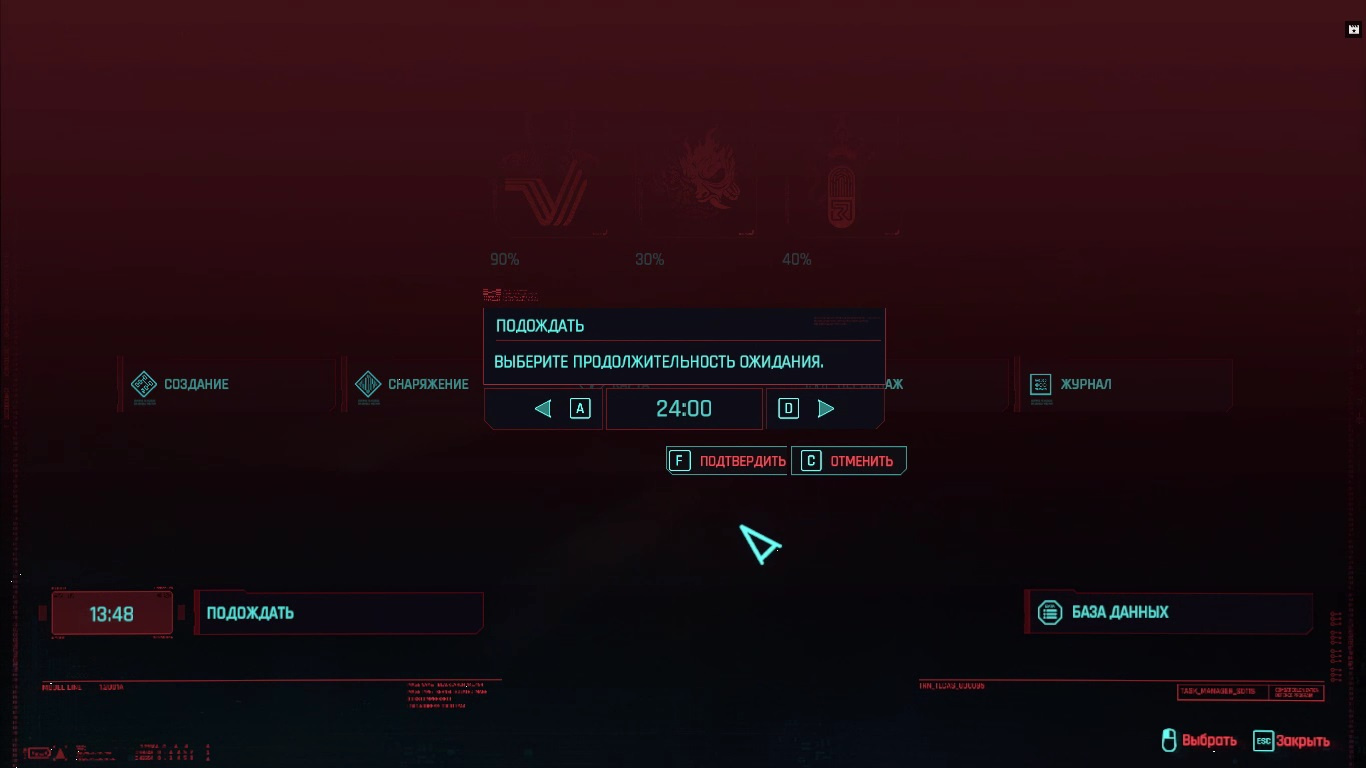Click the Снаряжение inventory diamond icon
This screenshot has height=768, width=1366.
368,383
